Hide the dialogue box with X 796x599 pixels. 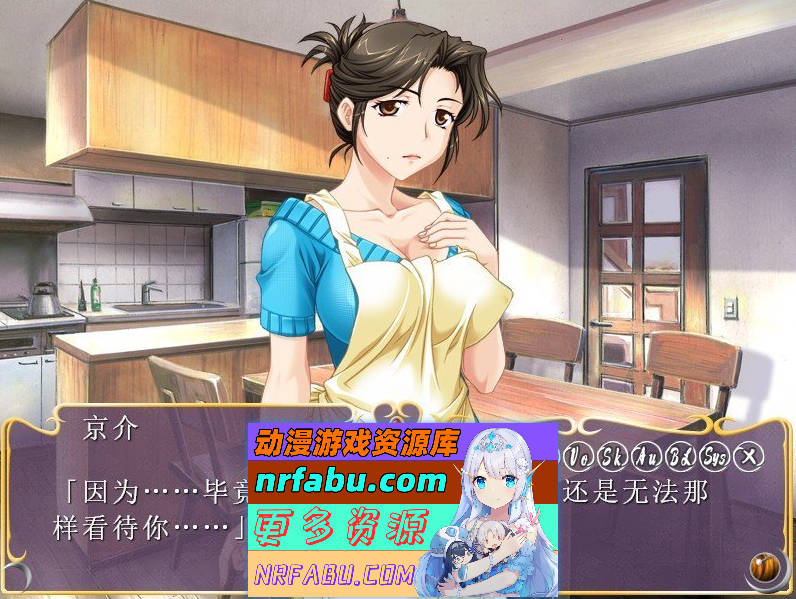click(748, 457)
